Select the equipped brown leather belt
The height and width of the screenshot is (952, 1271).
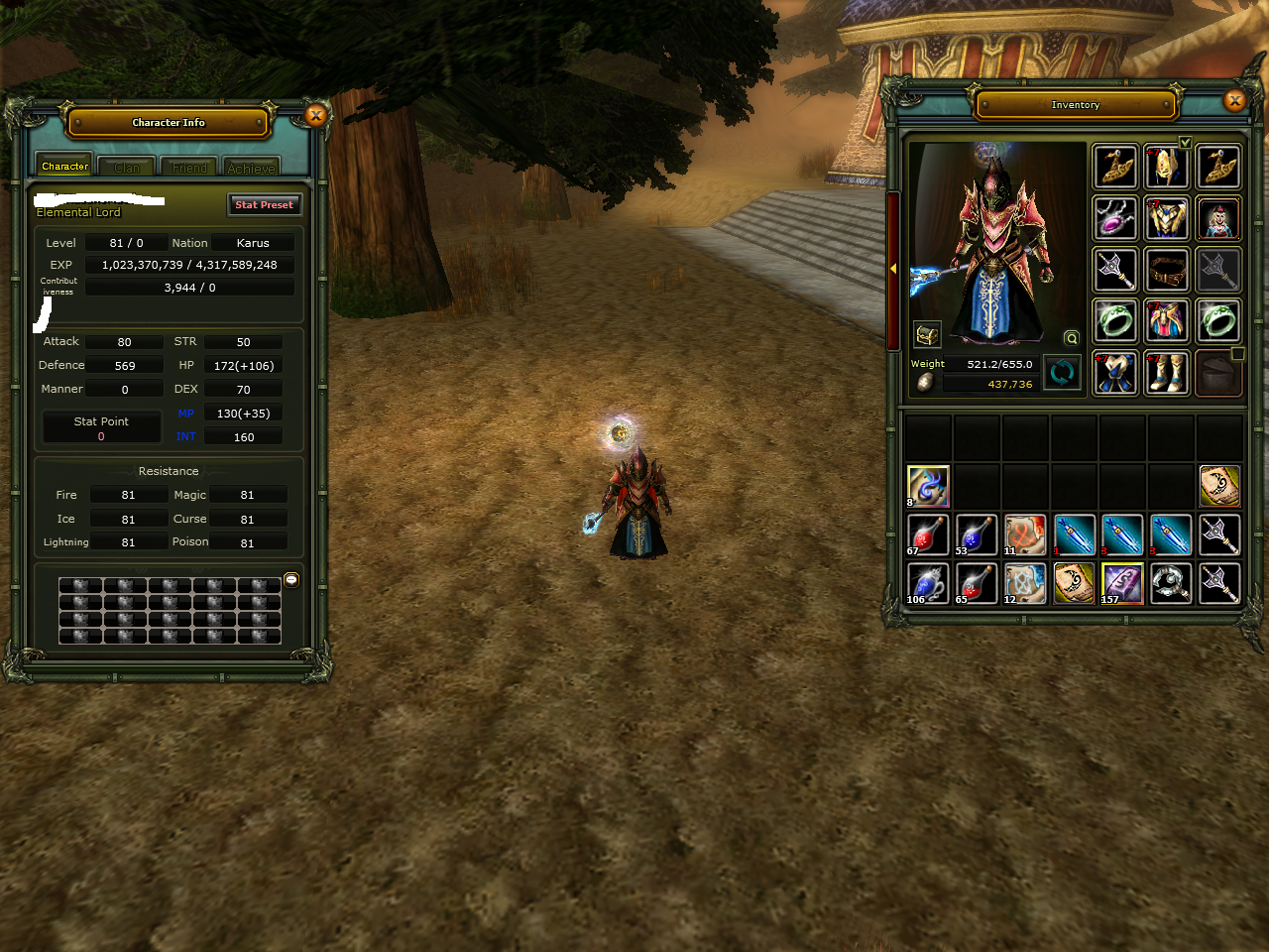coord(1167,269)
